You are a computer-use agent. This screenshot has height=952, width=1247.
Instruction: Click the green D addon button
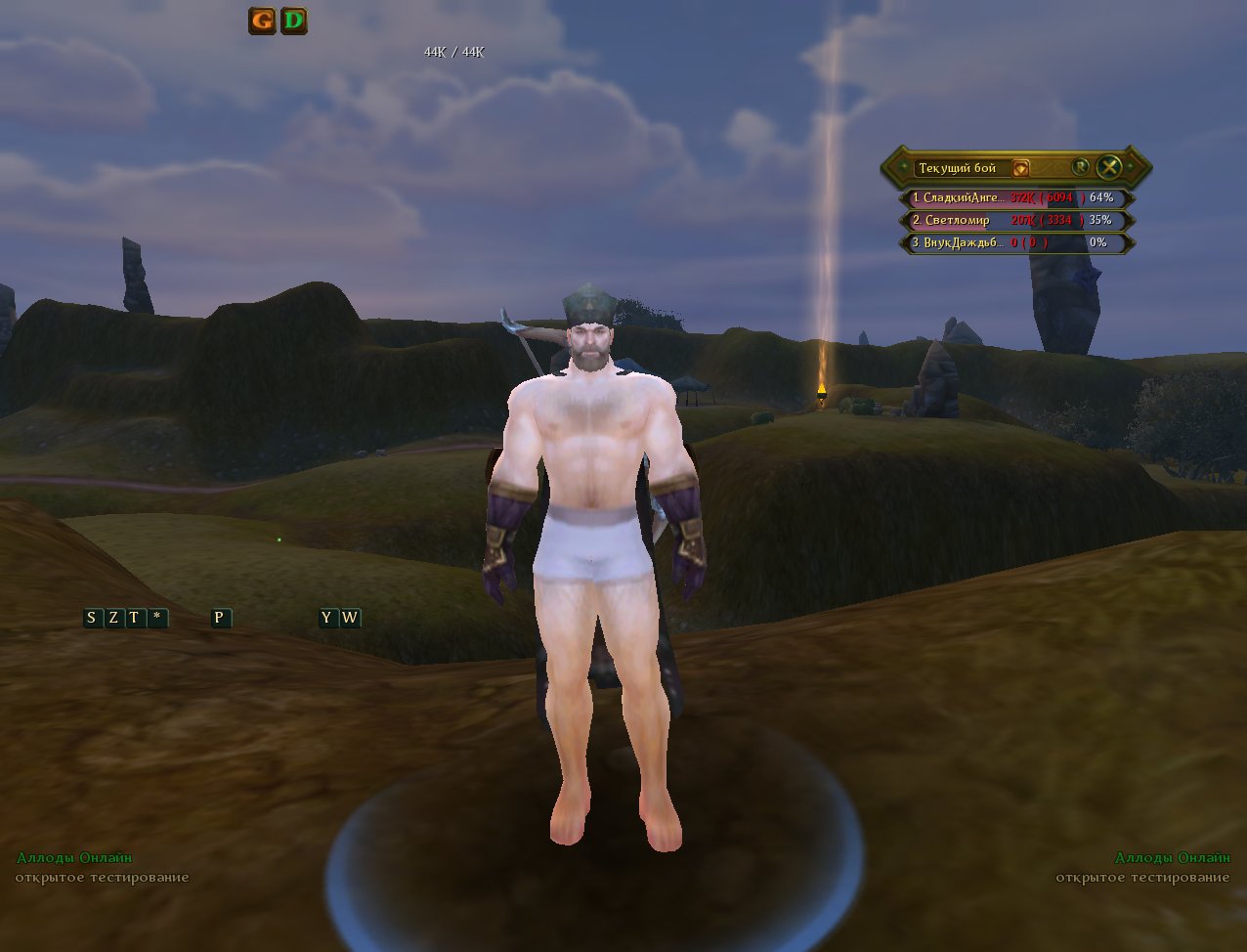(x=293, y=21)
